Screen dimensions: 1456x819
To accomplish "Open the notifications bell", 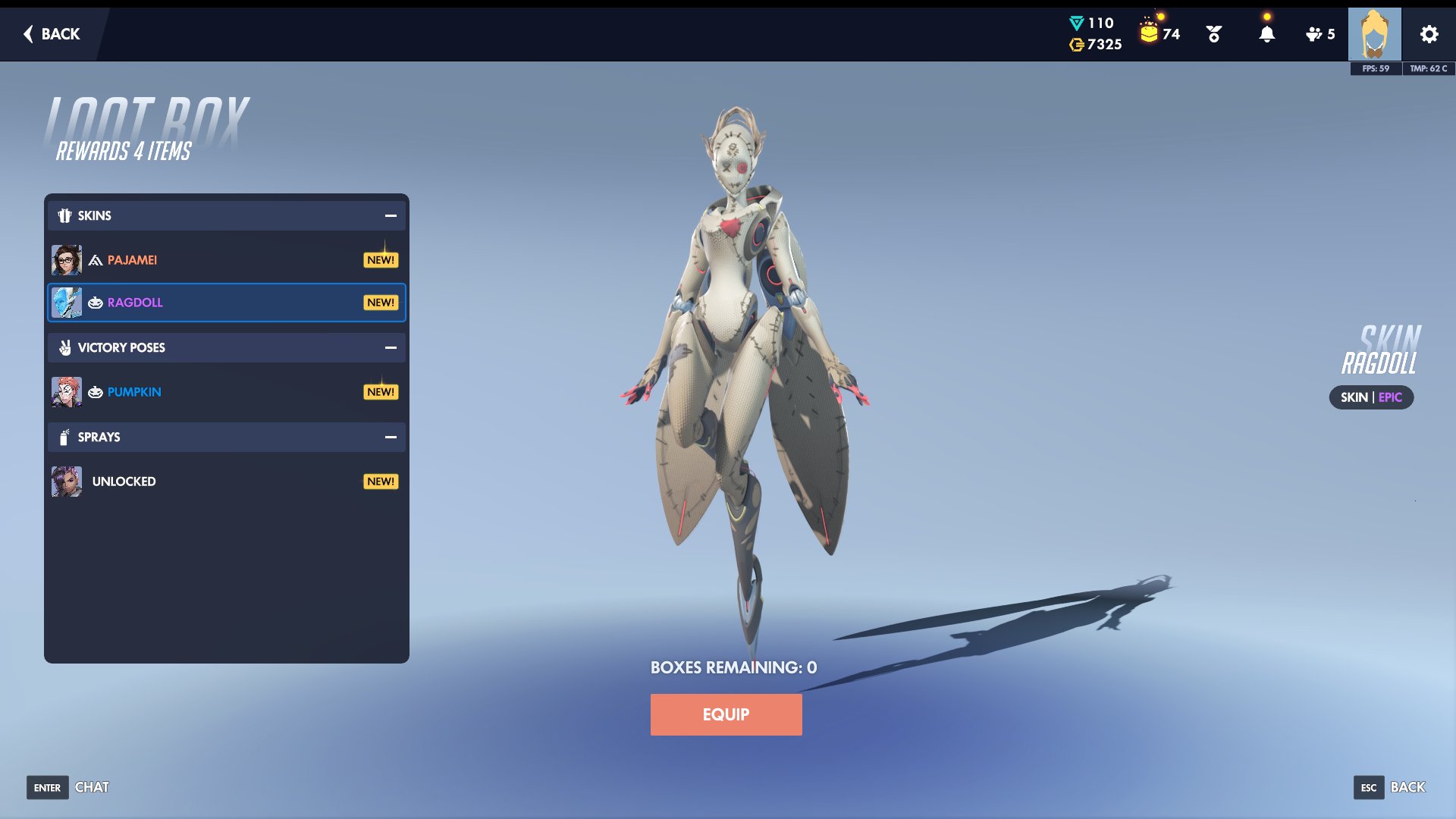I will (x=1266, y=34).
